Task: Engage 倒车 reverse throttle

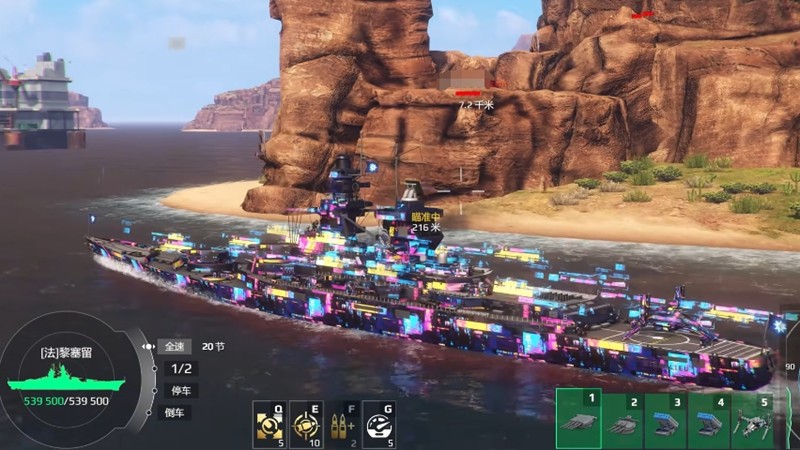Action: pos(175,412)
